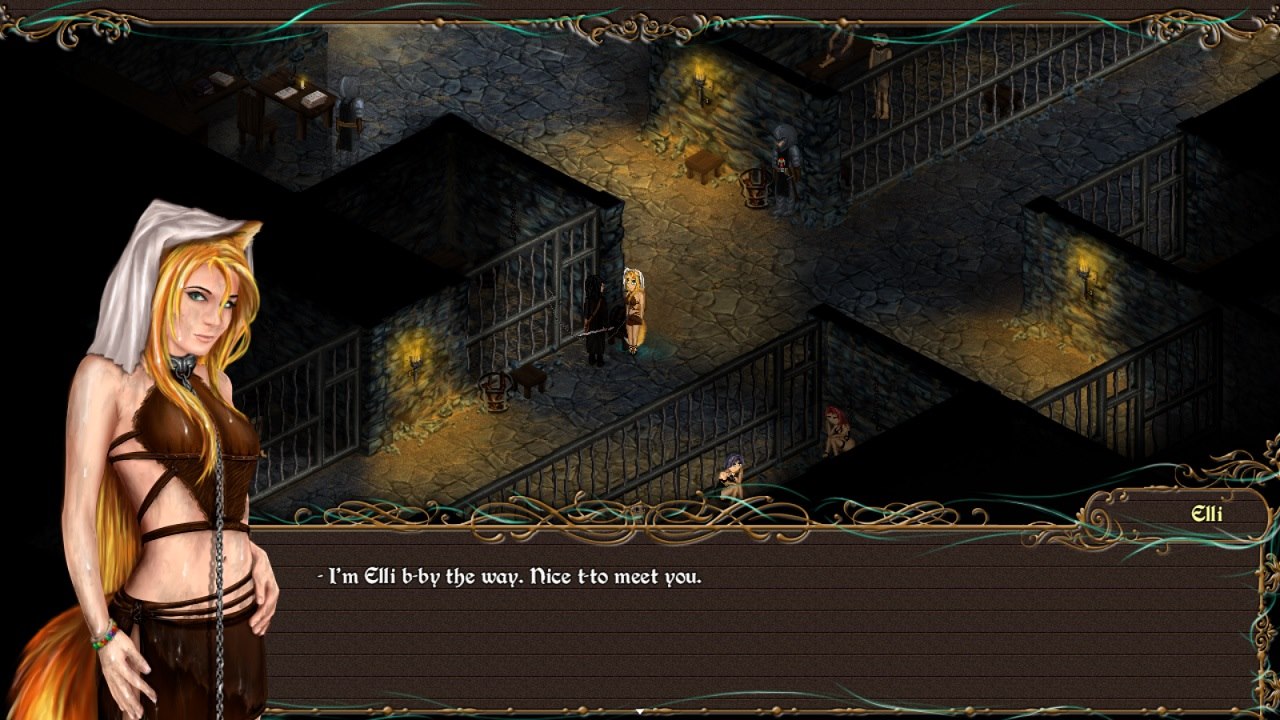Click the wall torch near the jail cell
The height and width of the screenshot is (720, 1280).
click(415, 362)
